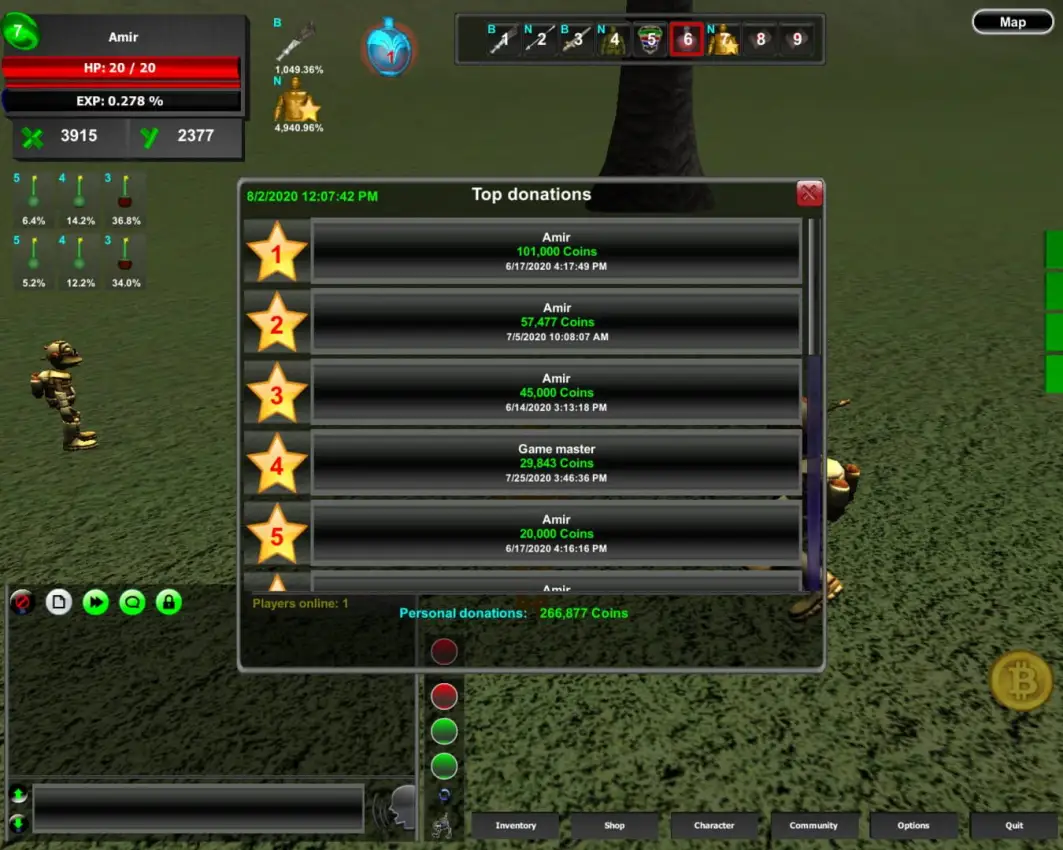Open the Community menu
The image size is (1063, 850).
point(813,826)
